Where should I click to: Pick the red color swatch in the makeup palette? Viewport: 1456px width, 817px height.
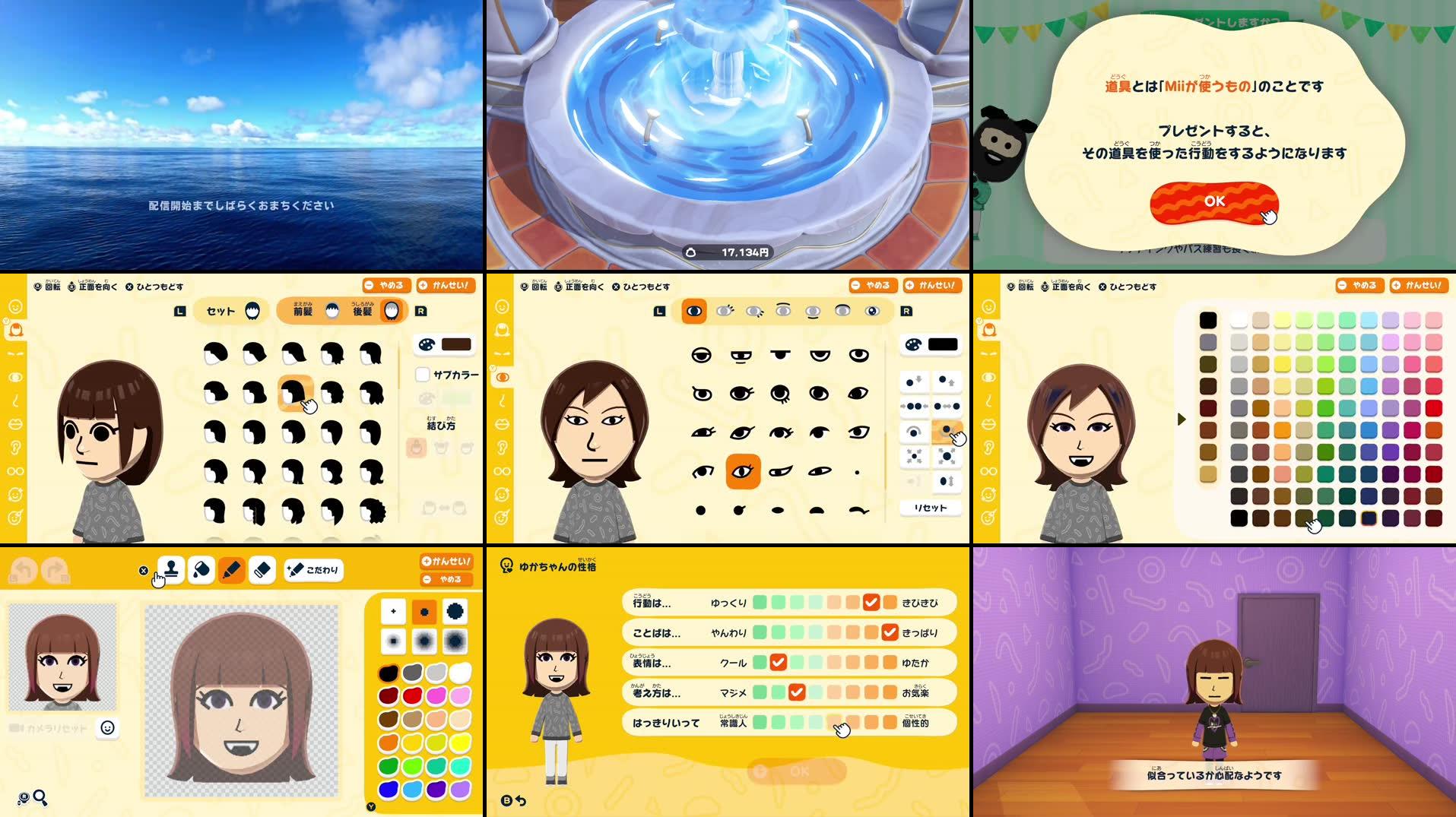tap(413, 695)
